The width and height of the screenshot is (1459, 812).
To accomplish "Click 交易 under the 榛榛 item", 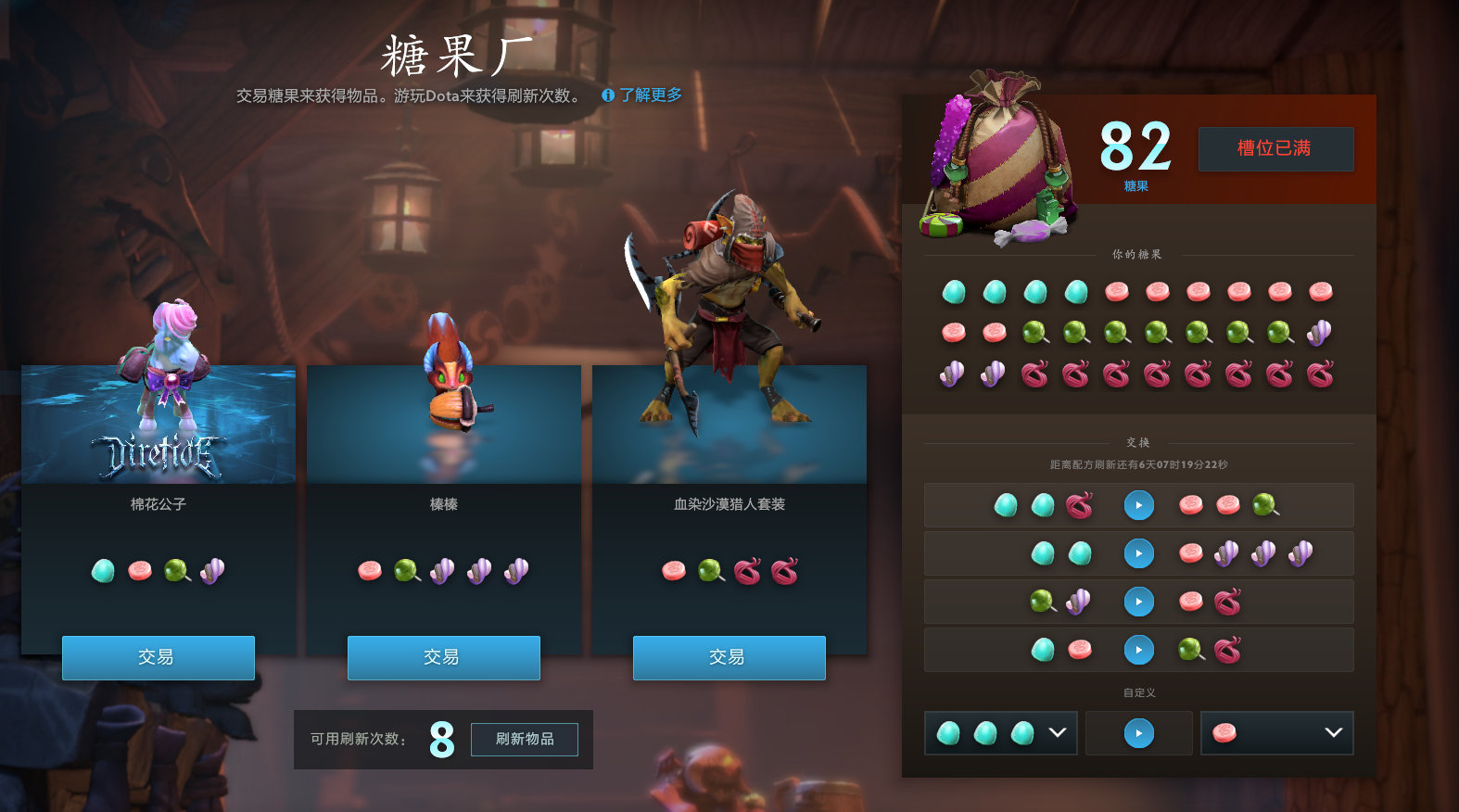I will (x=443, y=657).
